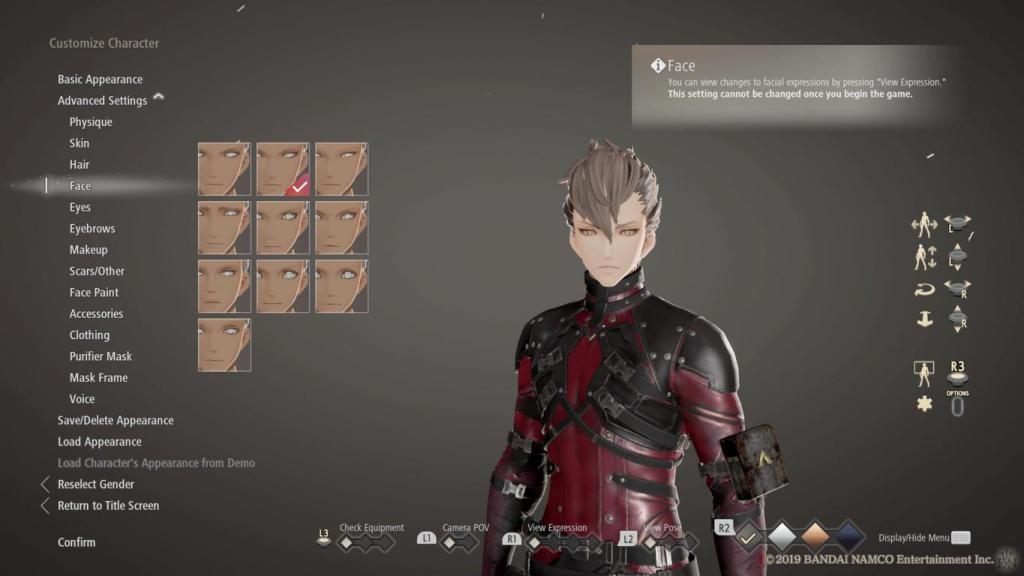Image resolution: width=1024 pixels, height=576 pixels.
Task: Choose Scars/Other from the list
Action: point(97,271)
